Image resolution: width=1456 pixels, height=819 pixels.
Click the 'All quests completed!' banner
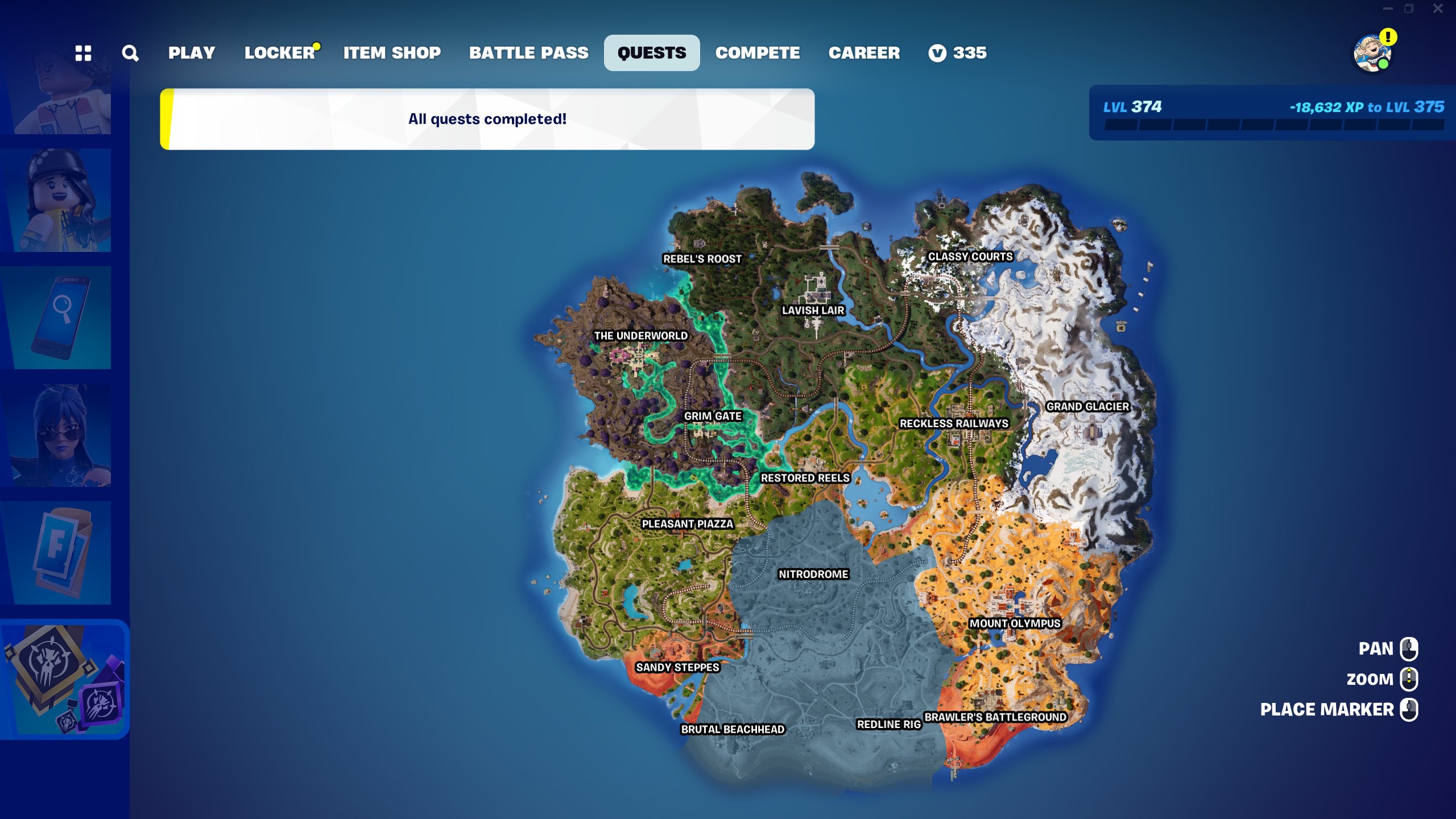pyautogui.click(x=487, y=119)
